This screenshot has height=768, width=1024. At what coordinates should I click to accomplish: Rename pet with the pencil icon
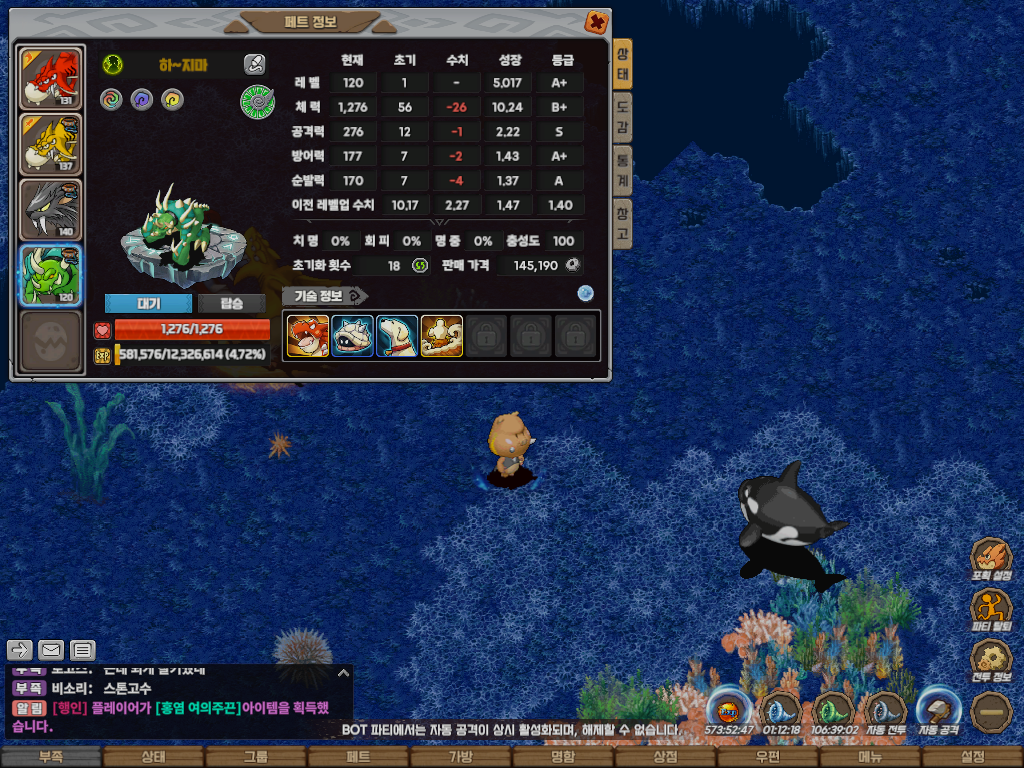click(255, 65)
